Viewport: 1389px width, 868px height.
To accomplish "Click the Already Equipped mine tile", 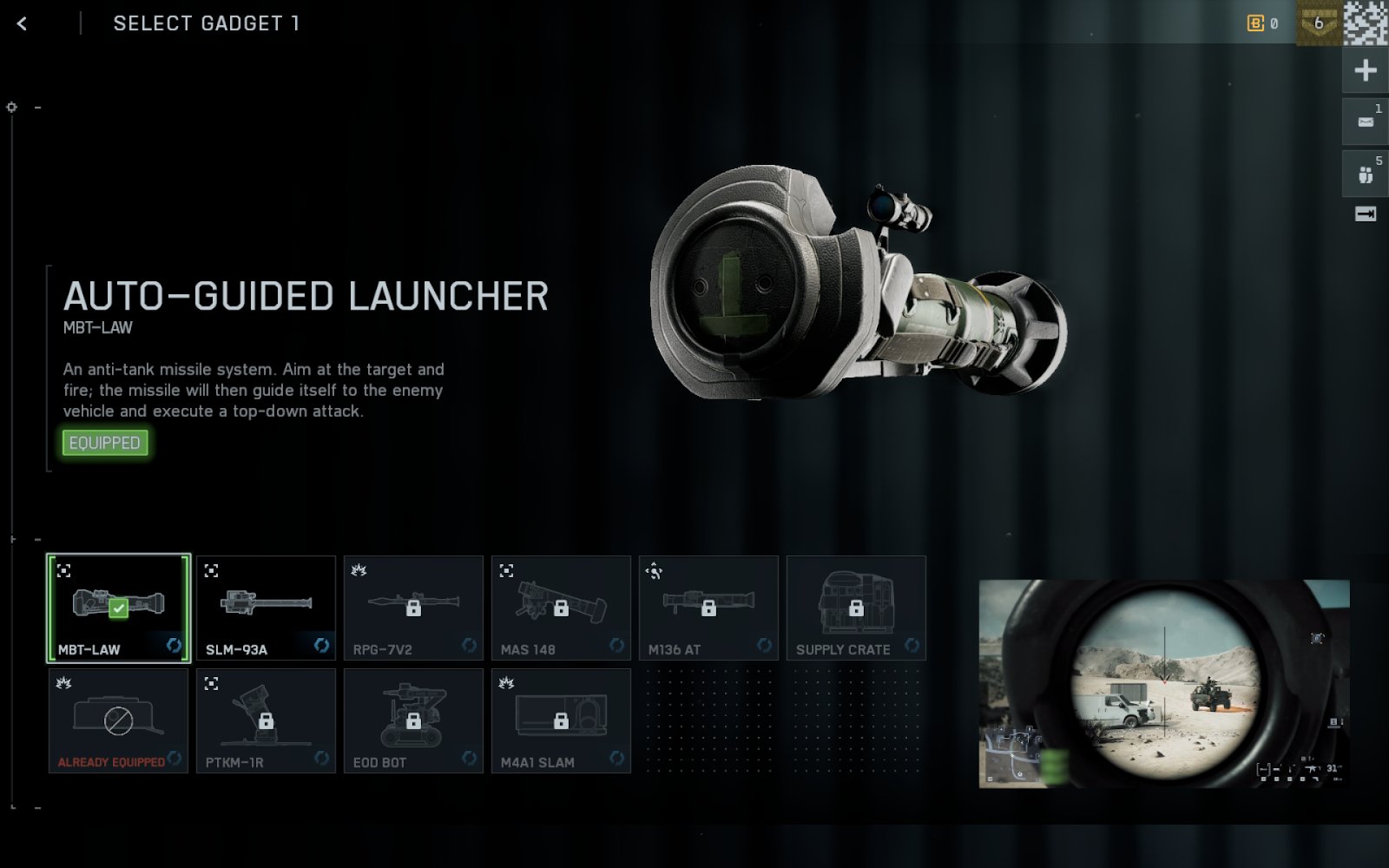I will pyautogui.click(x=118, y=720).
